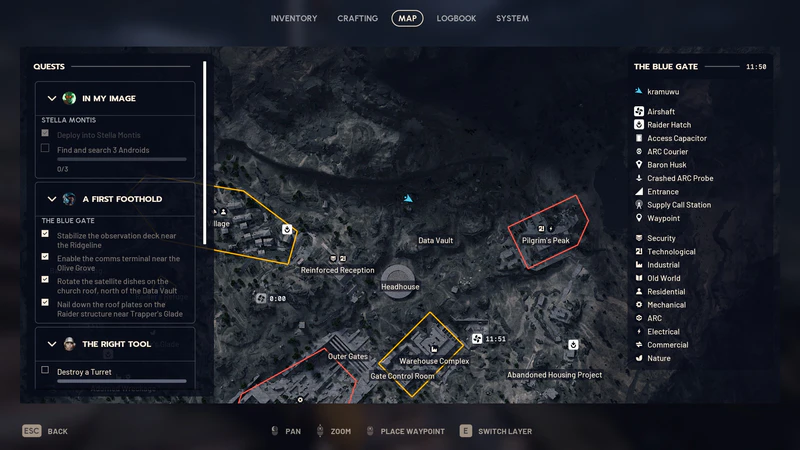
Task: Toggle the Security legend filter
Action: pyautogui.click(x=661, y=239)
